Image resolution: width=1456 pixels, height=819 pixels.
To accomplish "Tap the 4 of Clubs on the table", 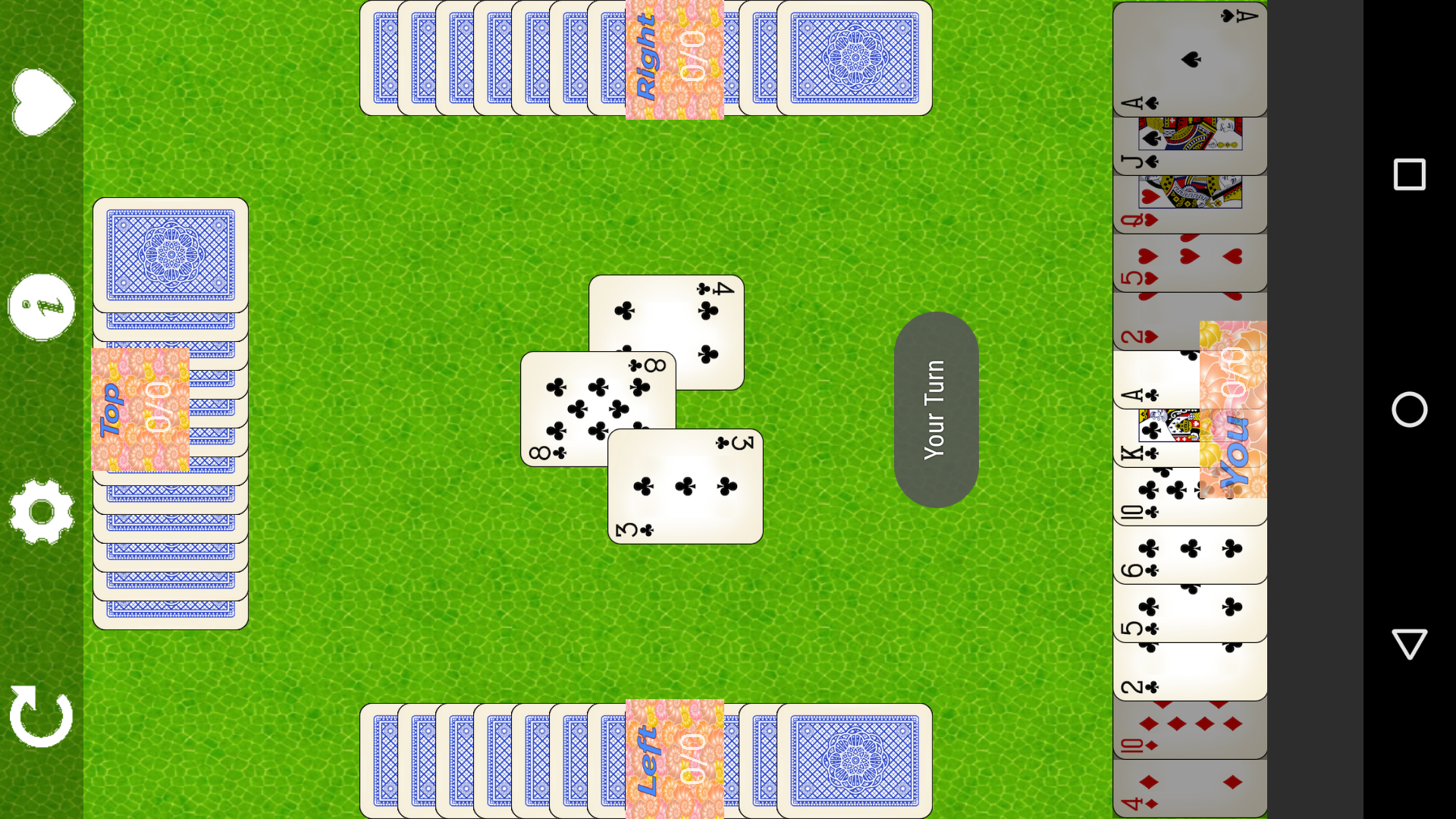I will click(705, 318).
